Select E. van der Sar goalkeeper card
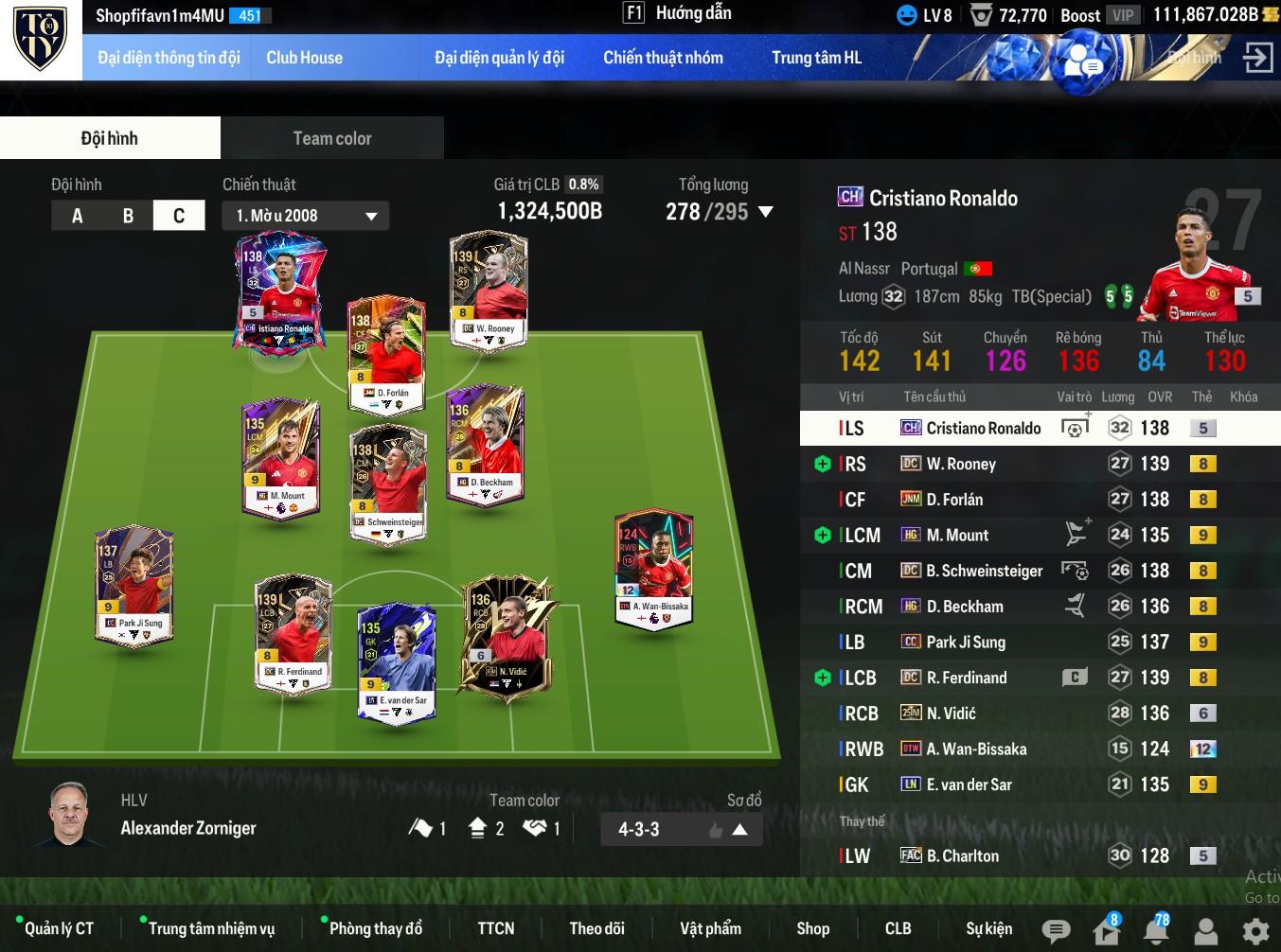The height and width of the screenshot is (952, 1281). [x=397, y=663]
